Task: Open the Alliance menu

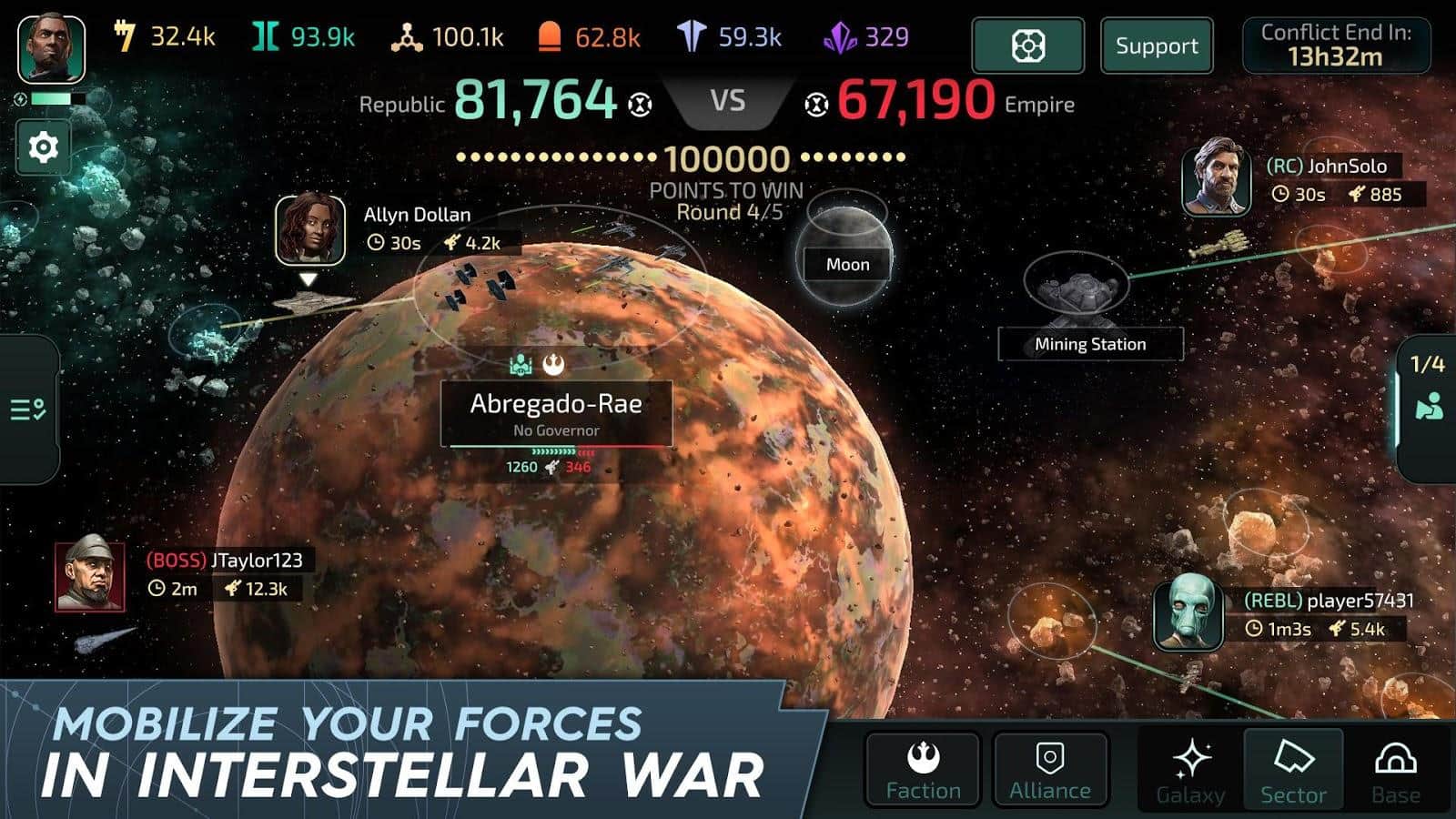Action: click(1050, 770)
